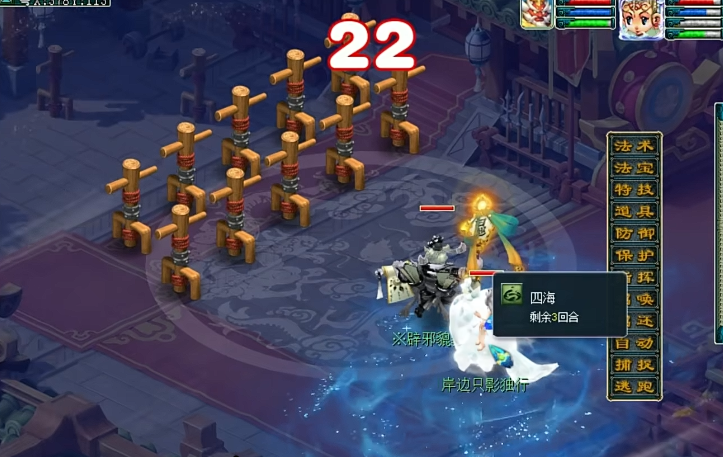Select the 保护 protect command

coord(634,256)
